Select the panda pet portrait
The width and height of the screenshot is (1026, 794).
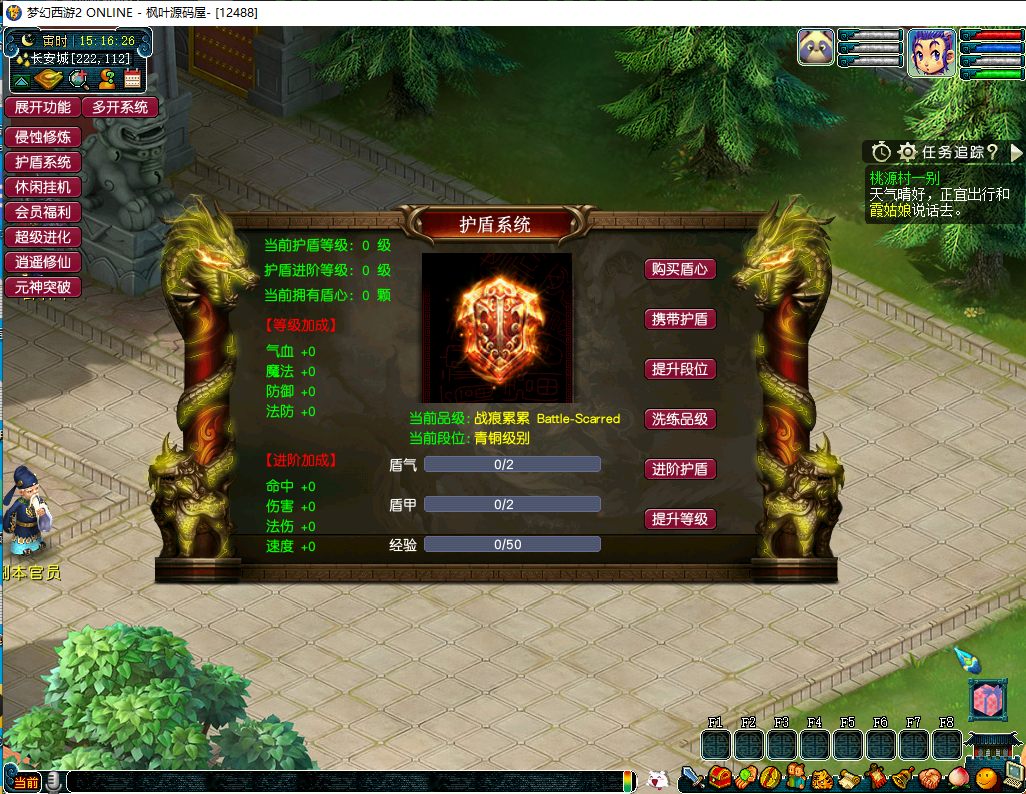pos(816,47)
